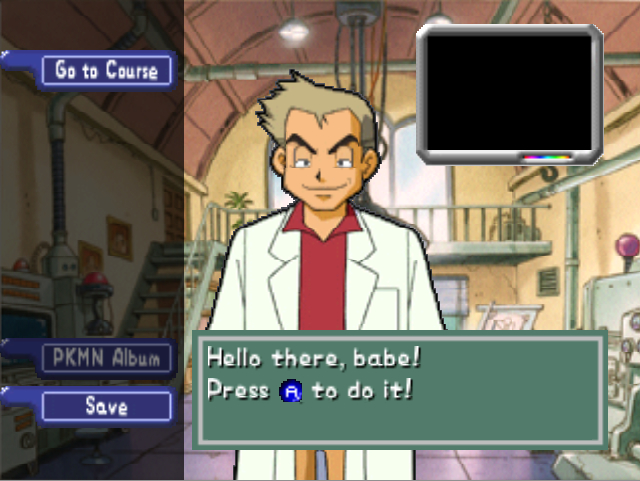Screen dimensions: 640x481
Task: Choose the Save menu button
Action: coord(106,405)
